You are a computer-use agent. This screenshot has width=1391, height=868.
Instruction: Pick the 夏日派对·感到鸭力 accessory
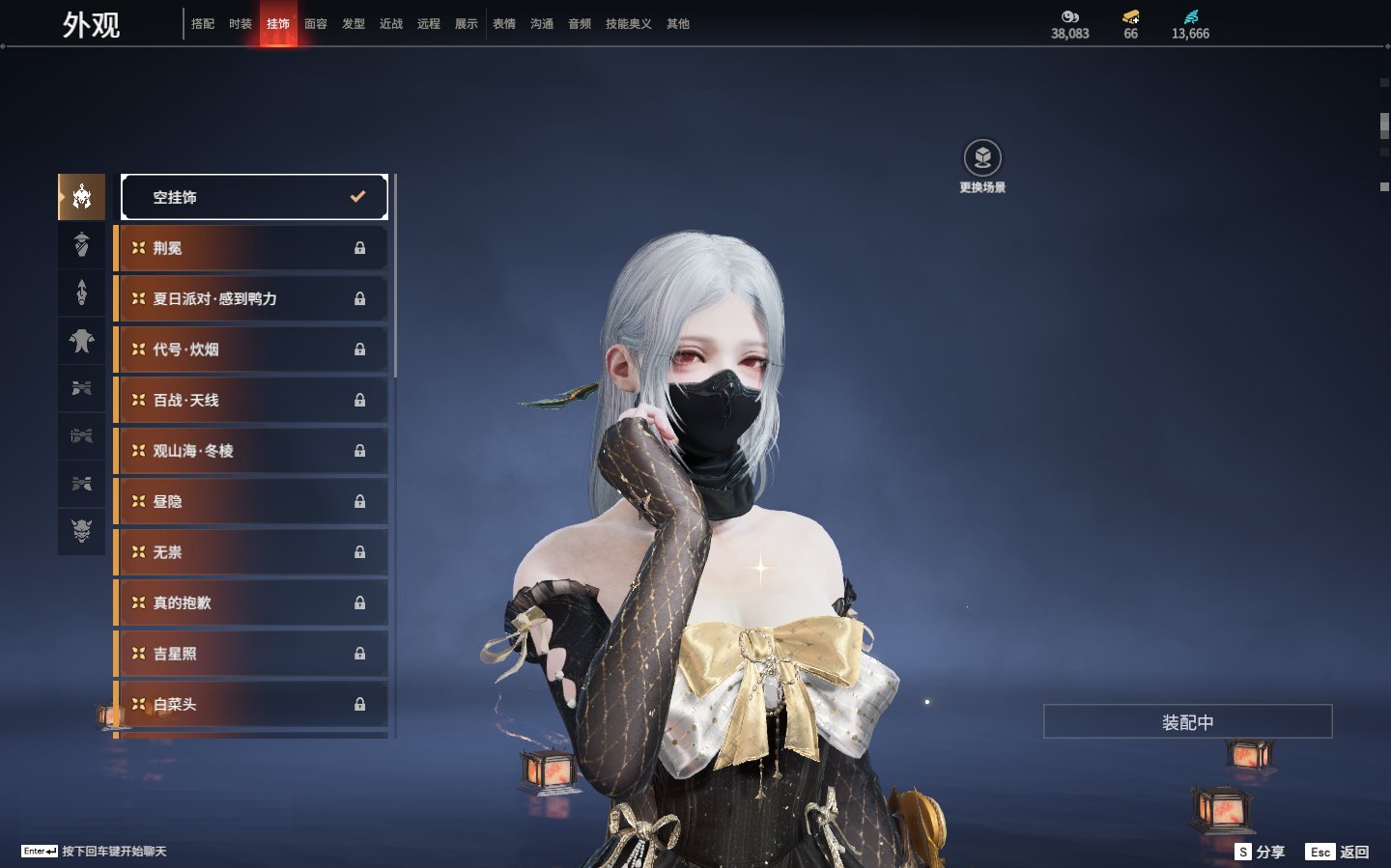(x=251, y=299)
